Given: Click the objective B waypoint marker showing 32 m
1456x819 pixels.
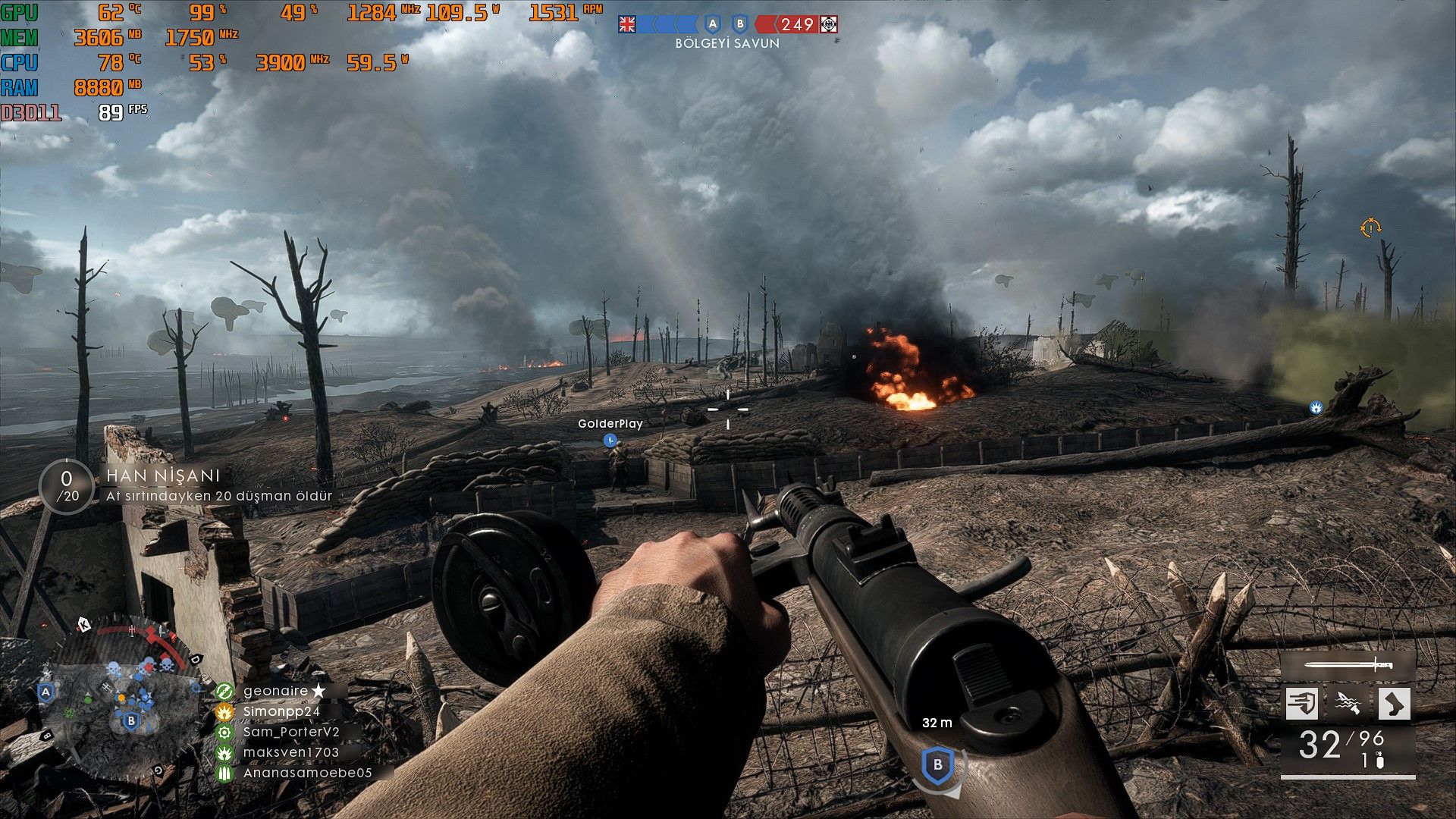Looking at the screenshot, I should pyautogui.click(x=938, y=765).
